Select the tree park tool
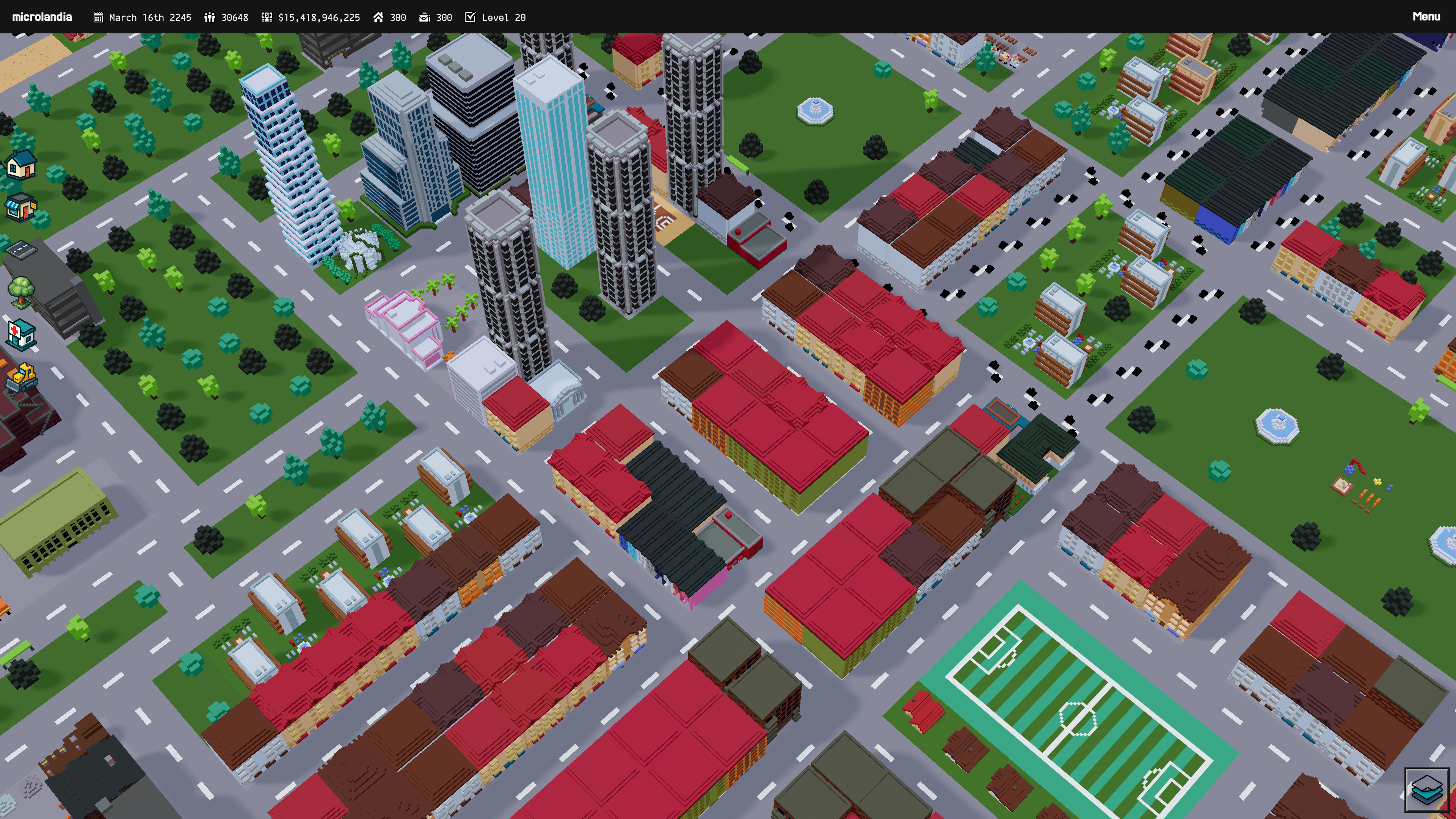Viewport: 1456px width, 819px height. pyautogui.click(x=21, y=292)
